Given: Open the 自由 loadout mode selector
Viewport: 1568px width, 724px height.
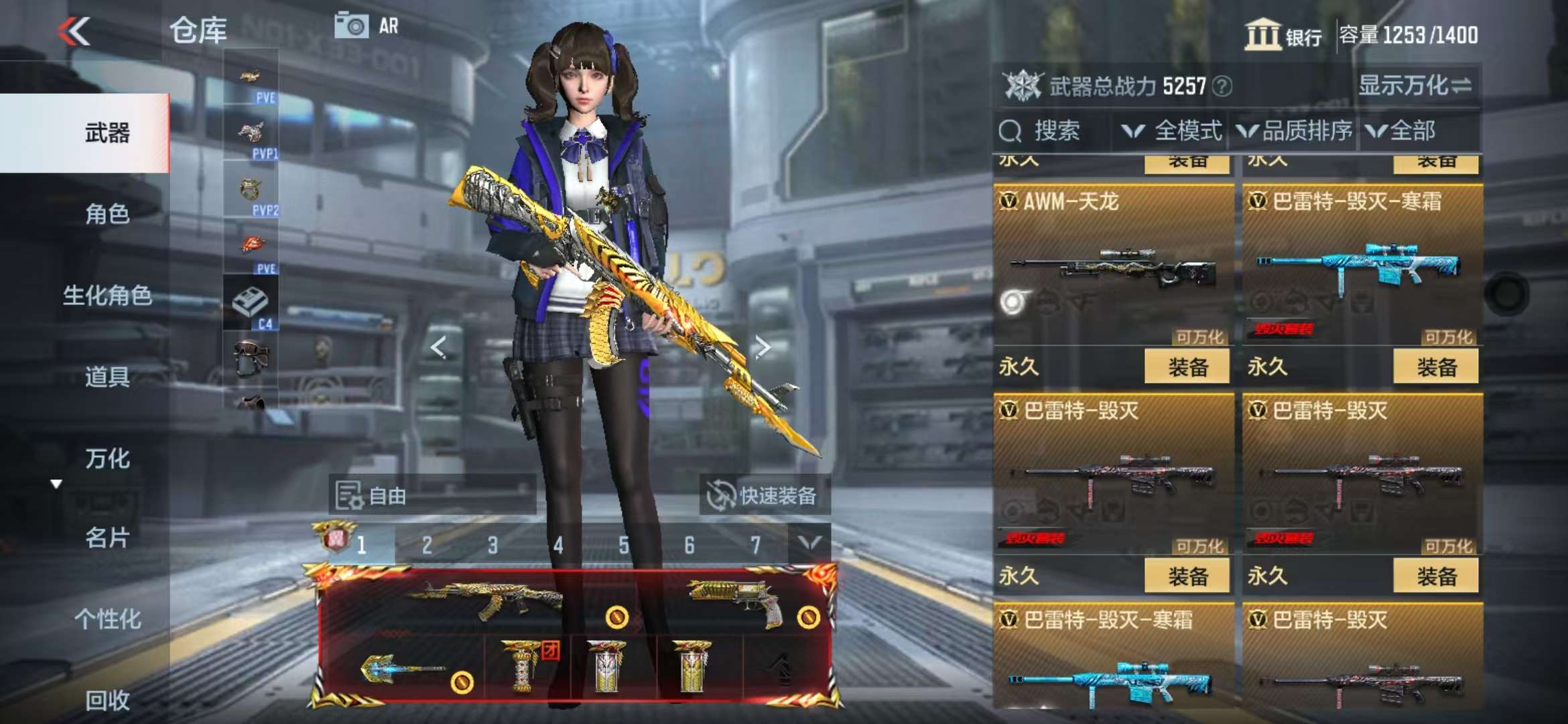Looking at the screenshot, I should tap(432, 495).
